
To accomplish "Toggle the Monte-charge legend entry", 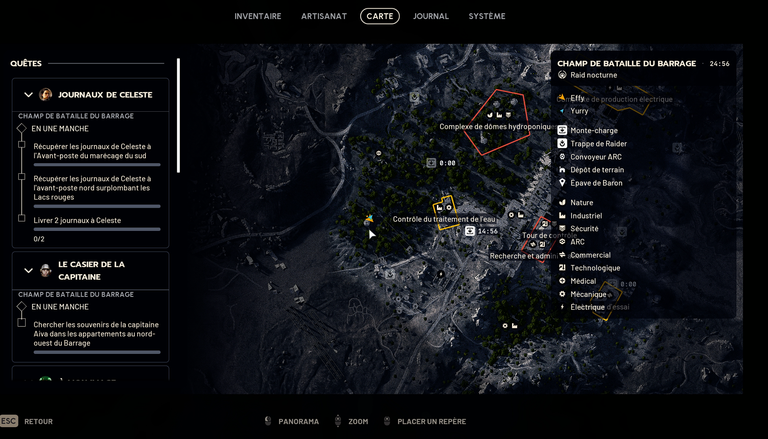I will (x=594, y=131).
